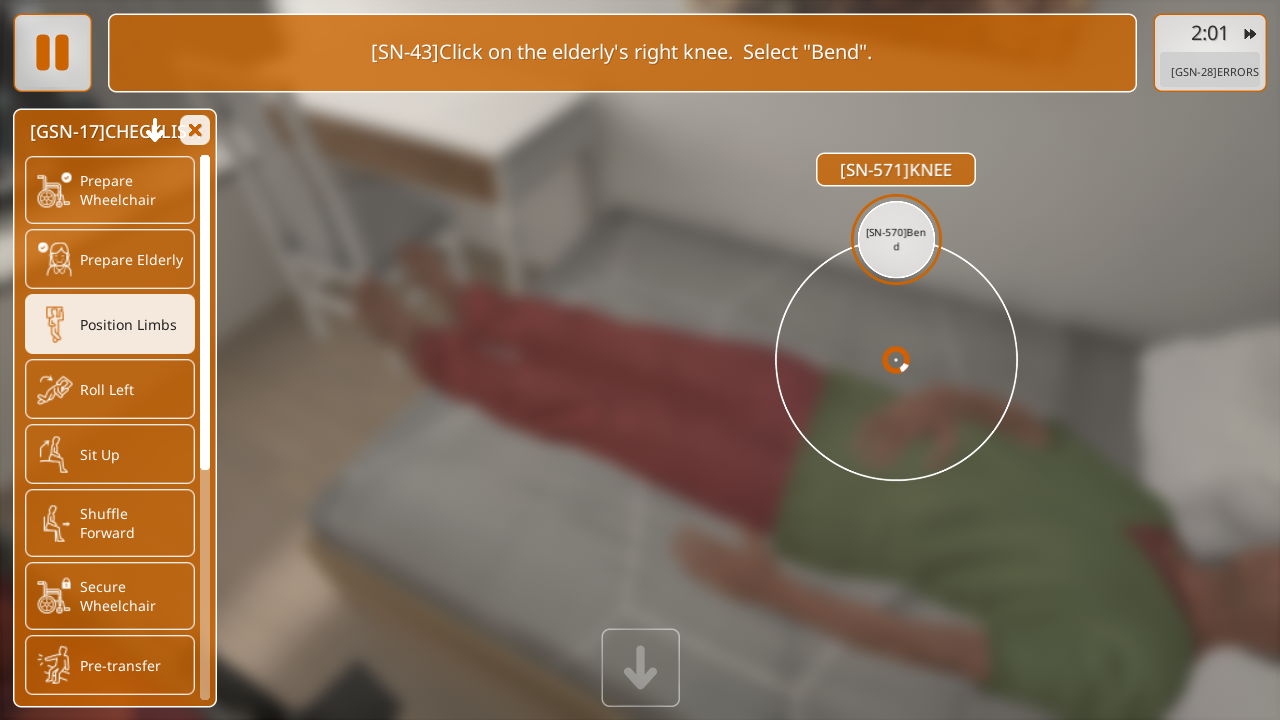Select the Roll Left checklist step
Viewport: 1280px width, 720px height.
(x=110, y=389)
